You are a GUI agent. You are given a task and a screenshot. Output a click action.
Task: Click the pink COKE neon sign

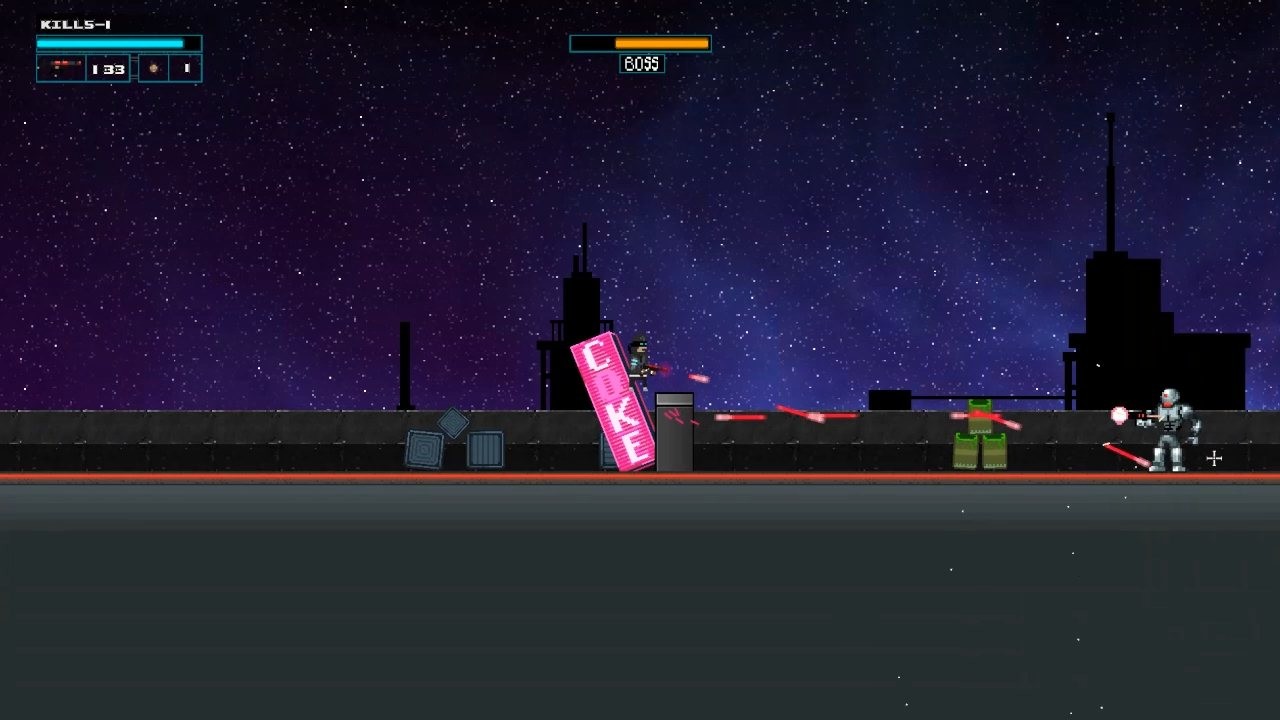coord(610,400)
